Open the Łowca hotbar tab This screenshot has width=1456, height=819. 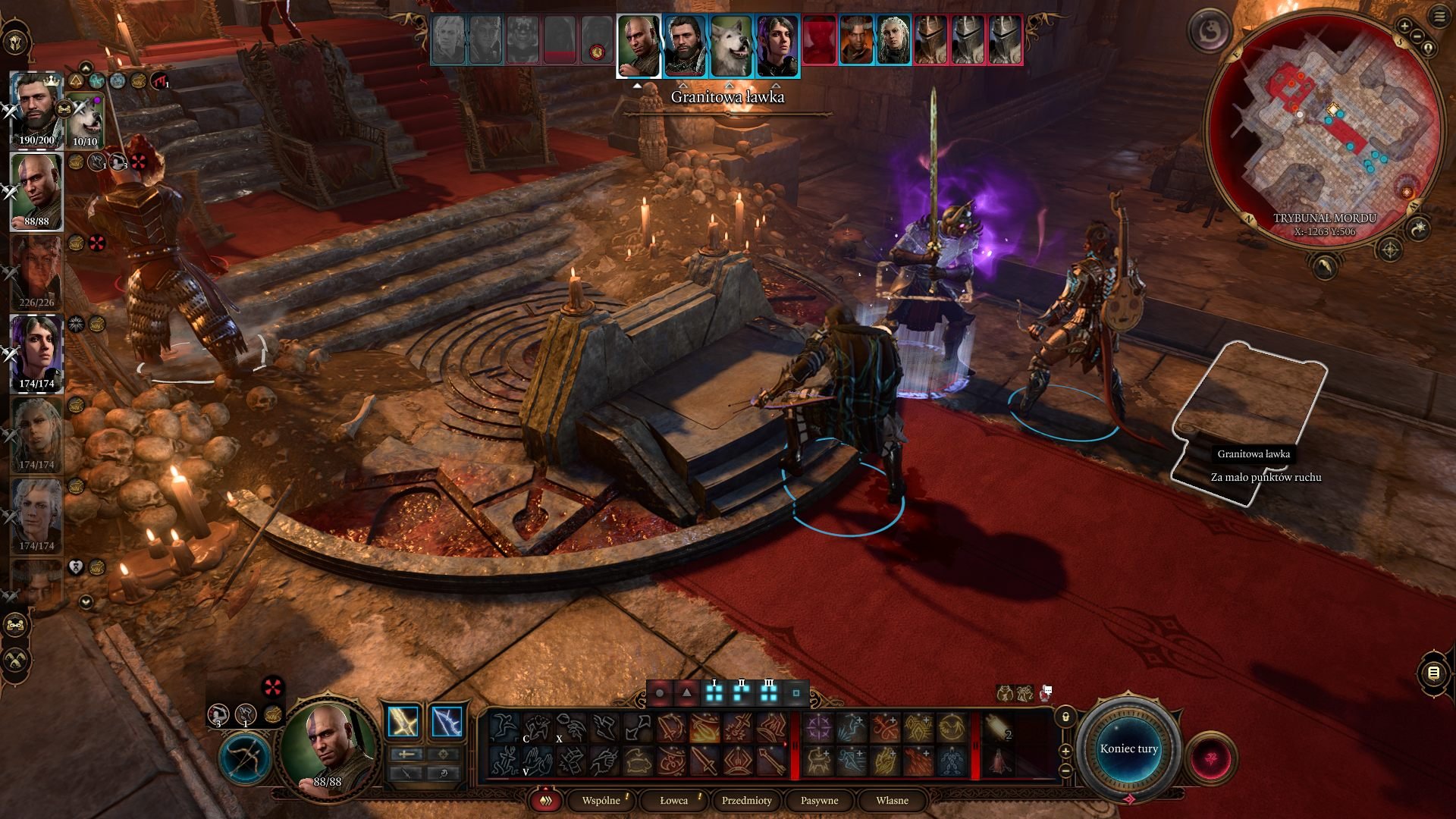[673, 800]
